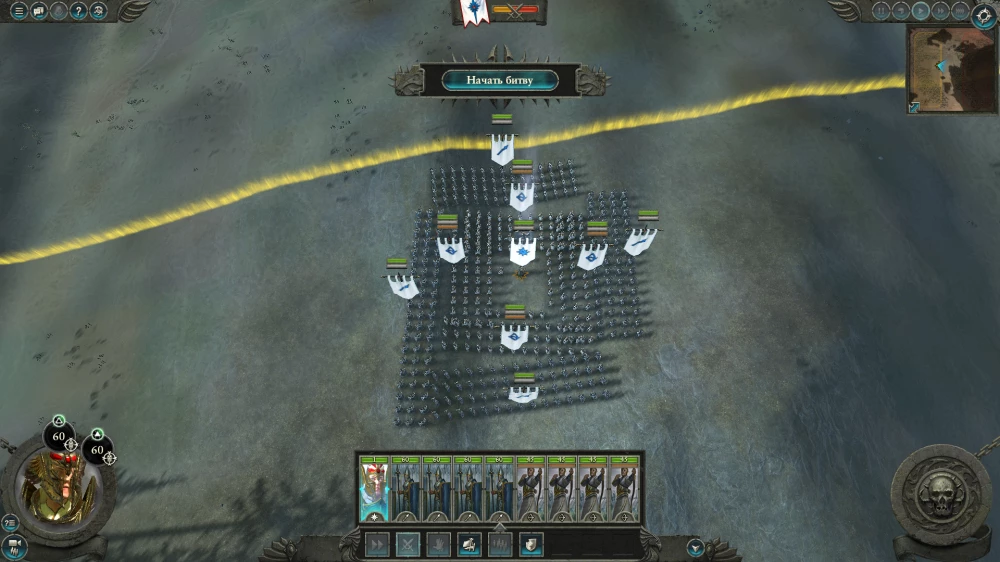
Task: Click the compass camera button
Action: 982,16
